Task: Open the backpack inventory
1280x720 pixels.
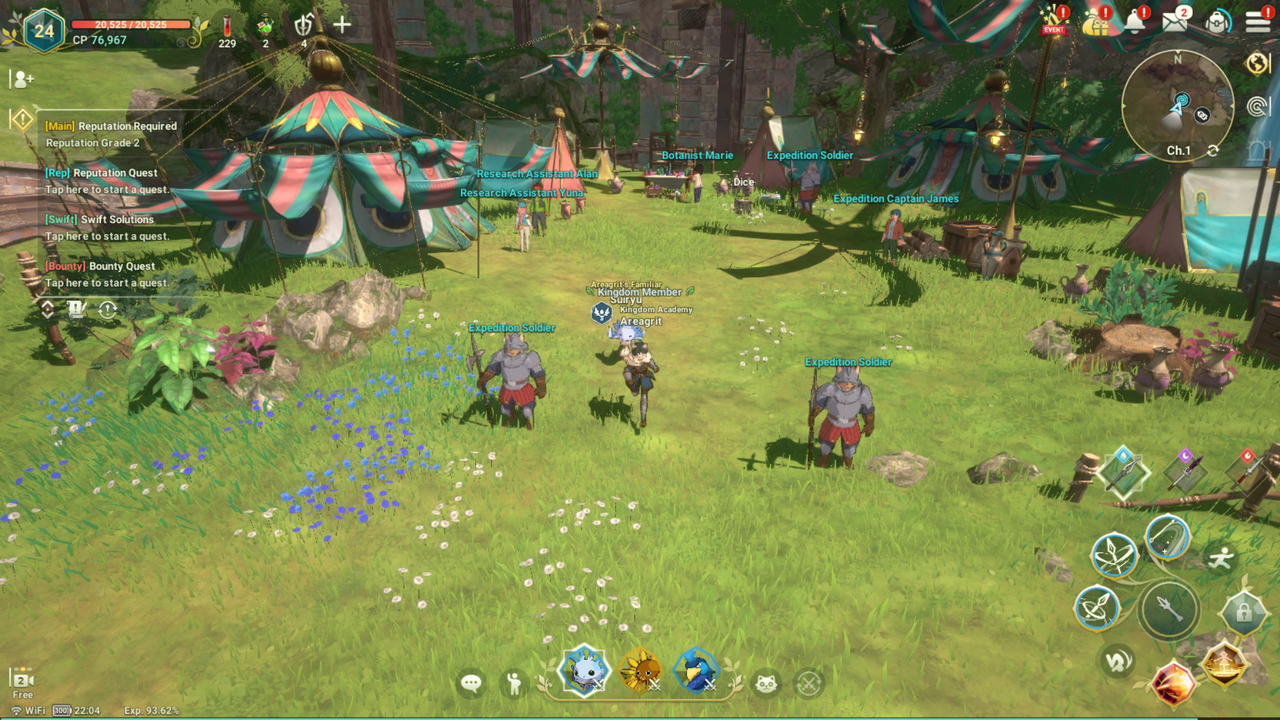Action: point(1217,23)
